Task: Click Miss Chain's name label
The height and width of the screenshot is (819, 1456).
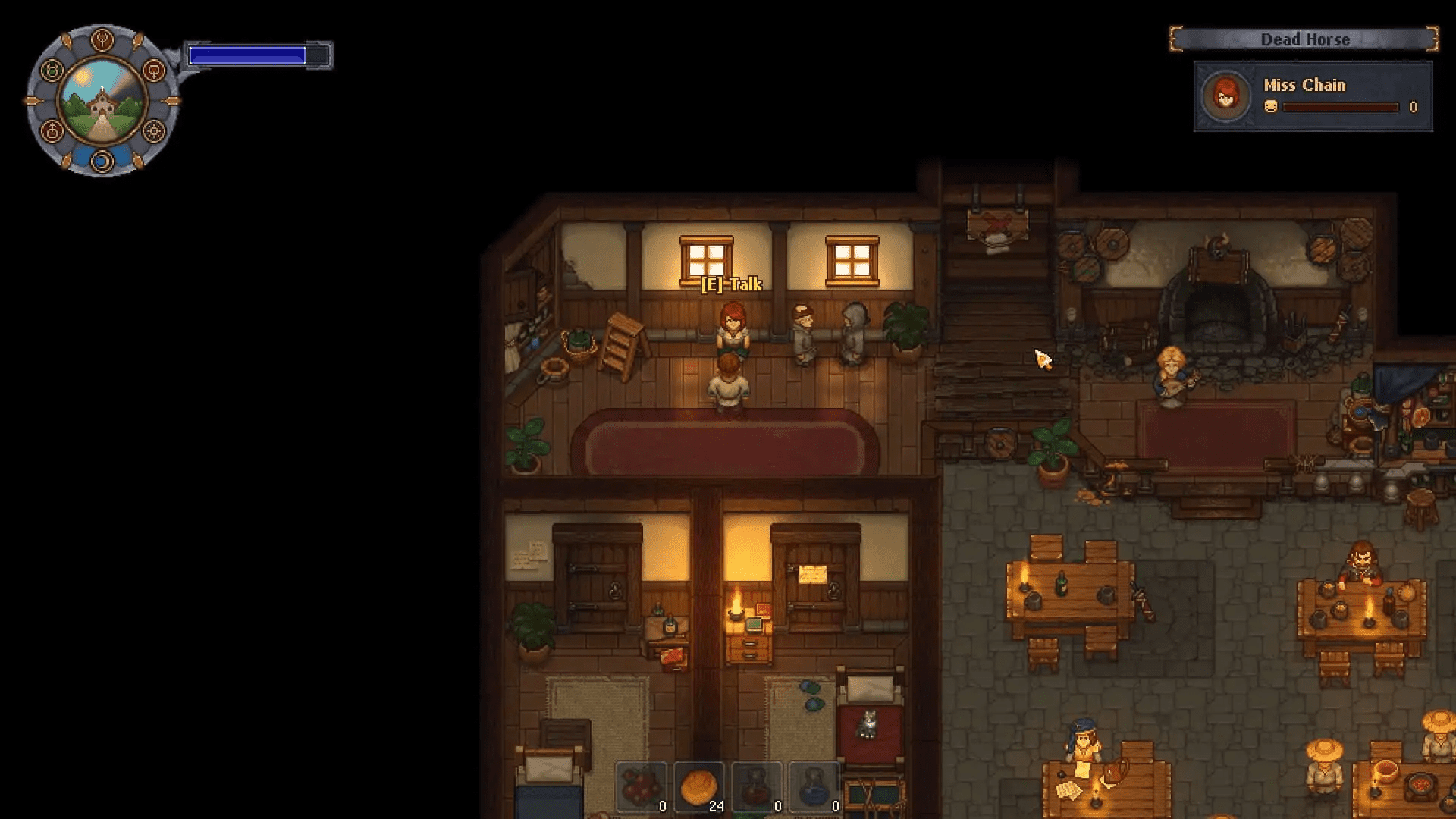Action: pyautogui.click(x=1305, y=85)
